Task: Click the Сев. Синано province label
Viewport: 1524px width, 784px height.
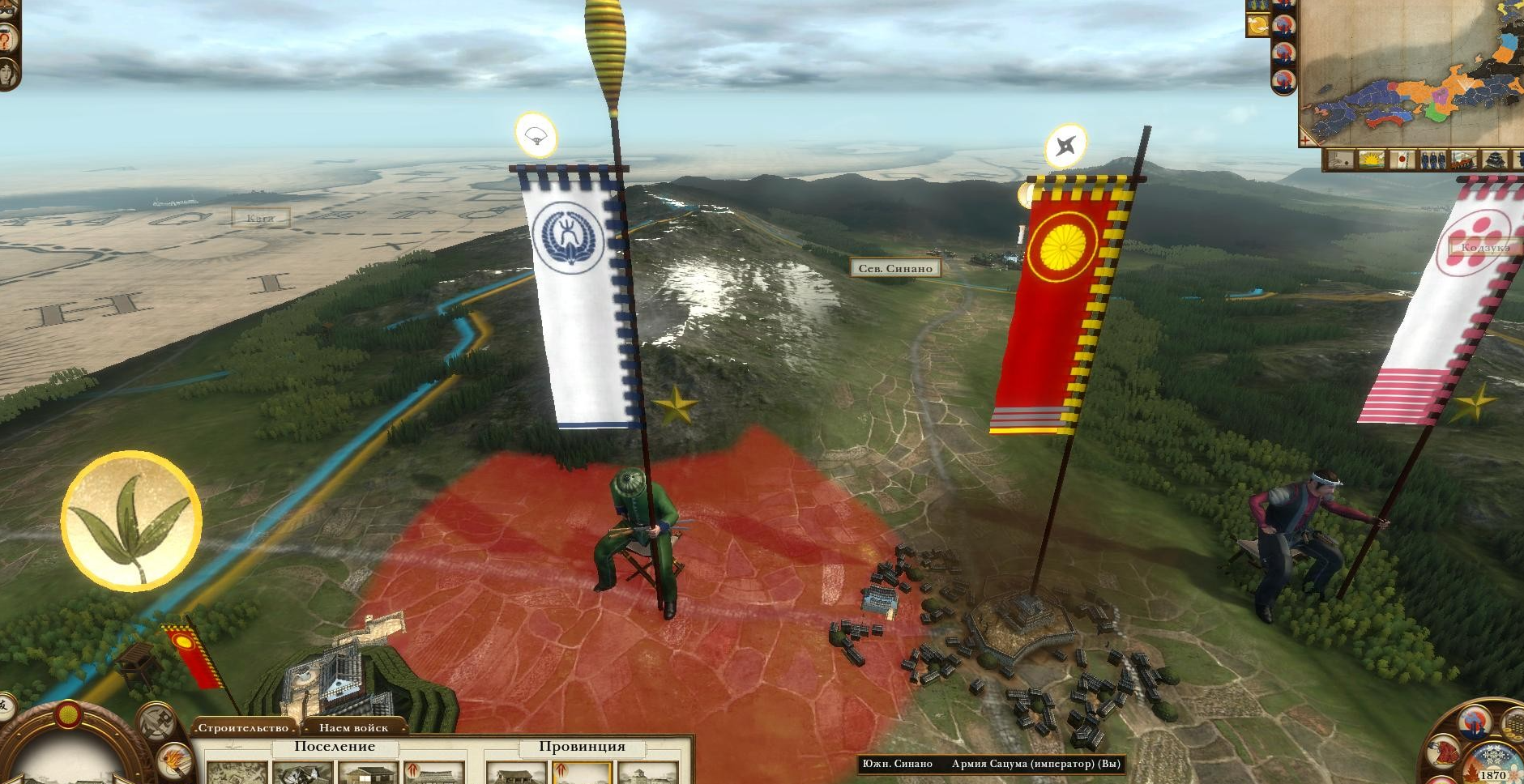Action: [894, 268]
